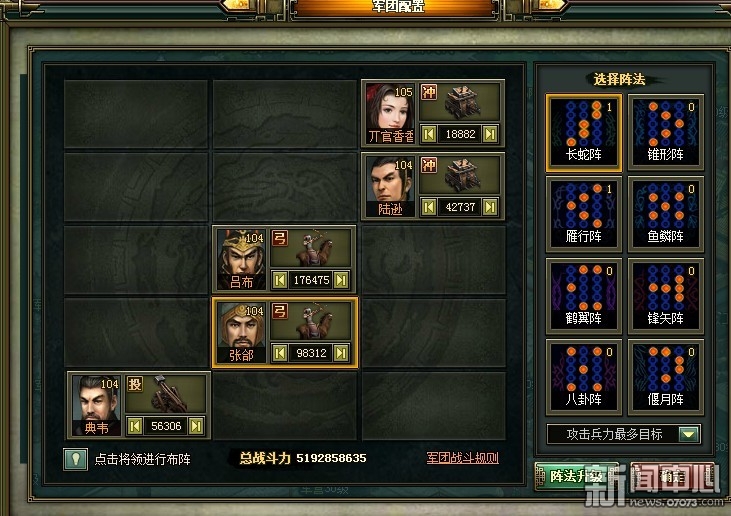Screen dimensions: 731x516
Task: Open the 军团战斗规则 rules link
Action: (462, 458)
